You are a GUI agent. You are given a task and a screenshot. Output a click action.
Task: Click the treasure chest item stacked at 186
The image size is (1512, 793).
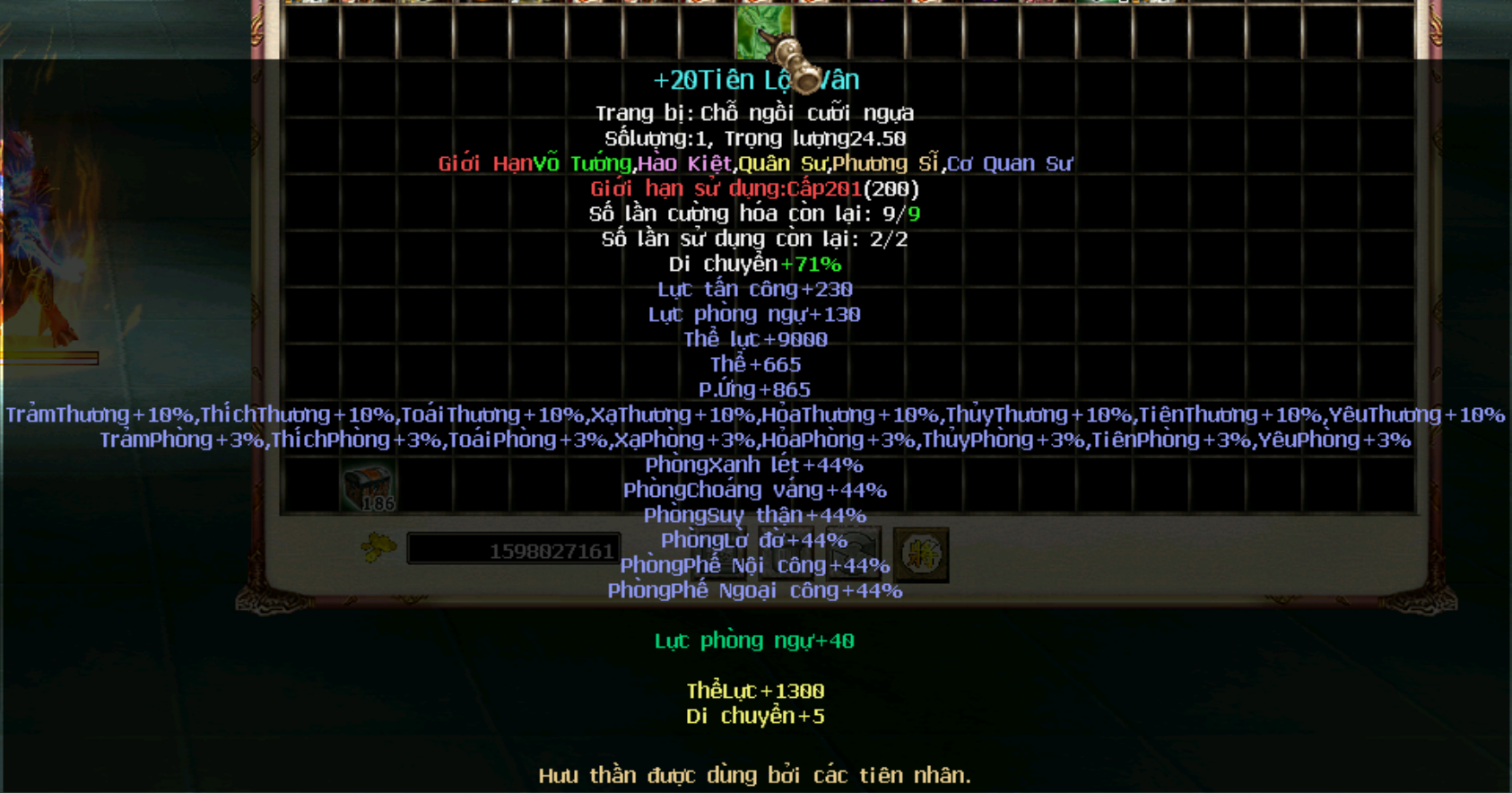(x=368, y=489)
